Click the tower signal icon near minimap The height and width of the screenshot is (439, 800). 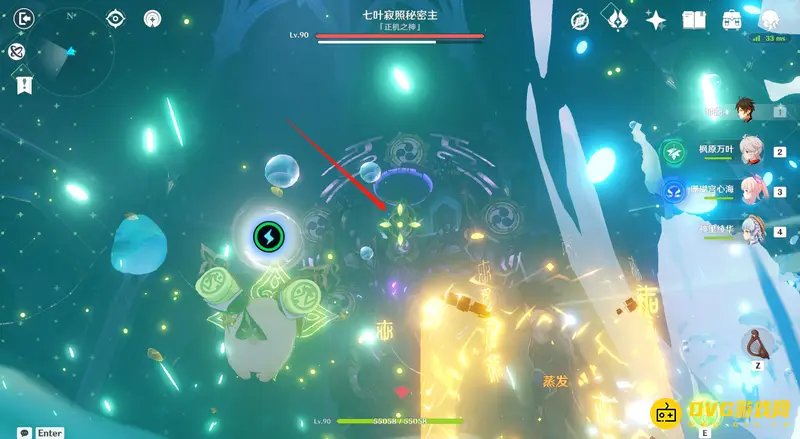152,18
